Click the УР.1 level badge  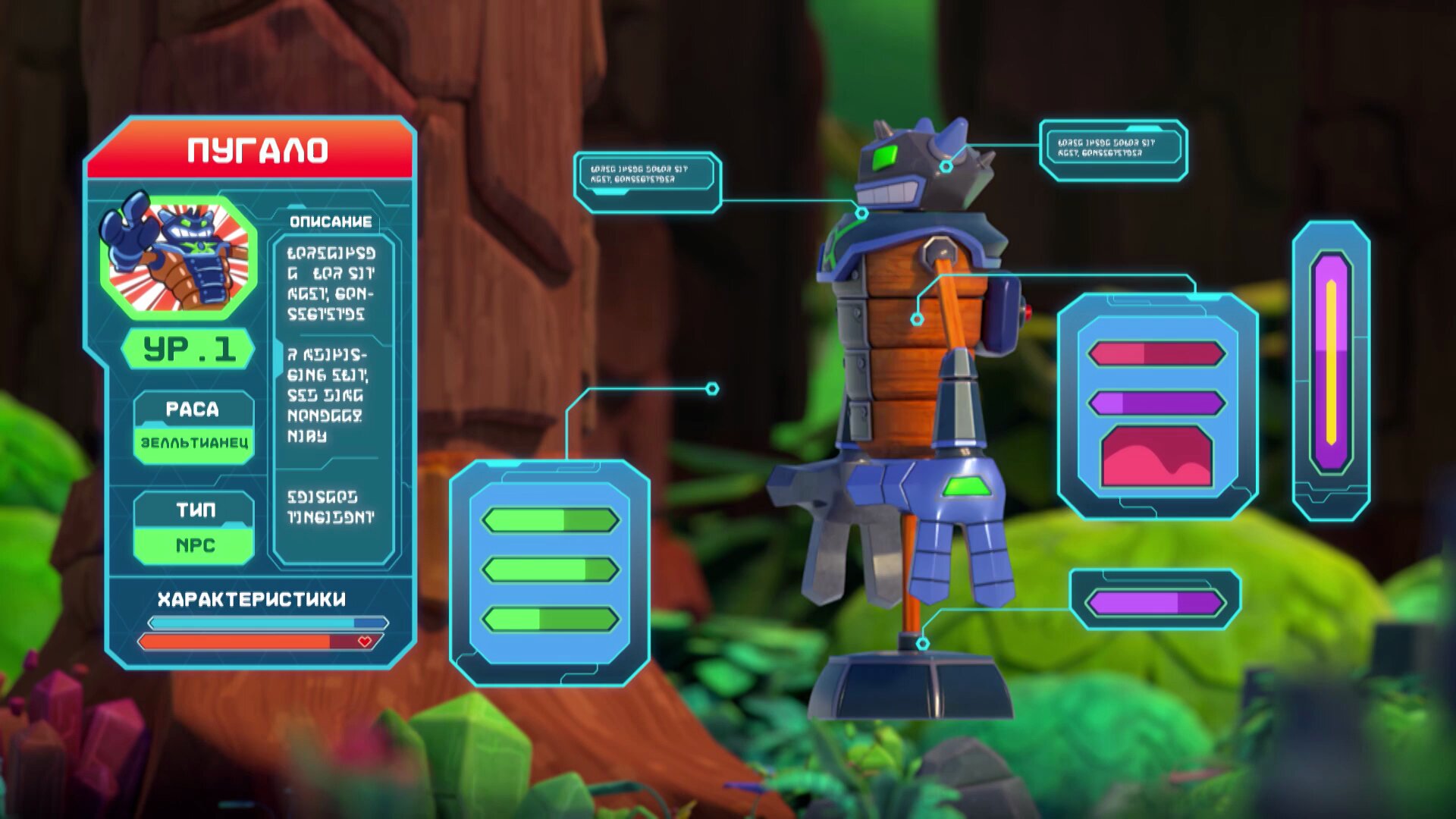pos(188,350)
